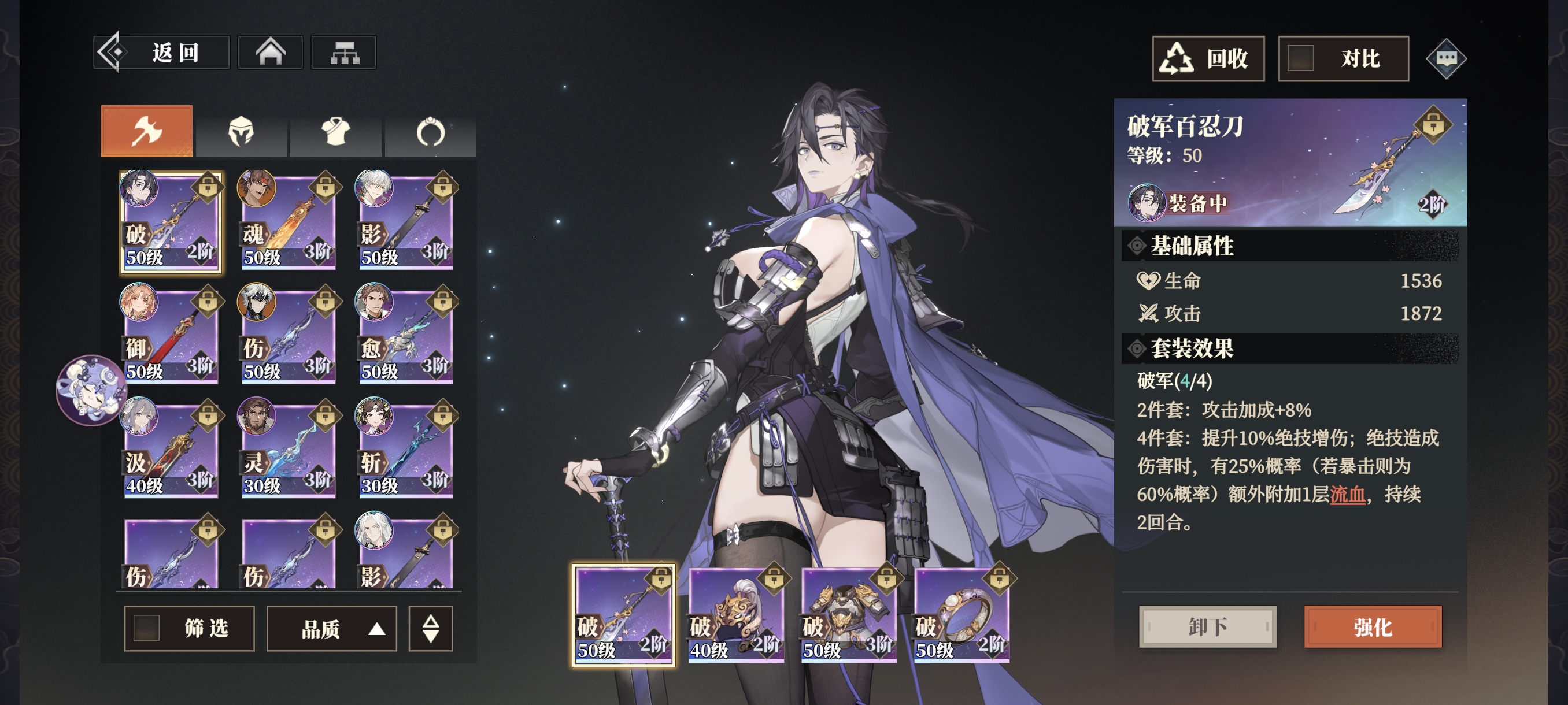Toggle the 对比 compare checkbox
Image resolution: width=1568 pixels, height=705 pixels.
point(1300,59)
